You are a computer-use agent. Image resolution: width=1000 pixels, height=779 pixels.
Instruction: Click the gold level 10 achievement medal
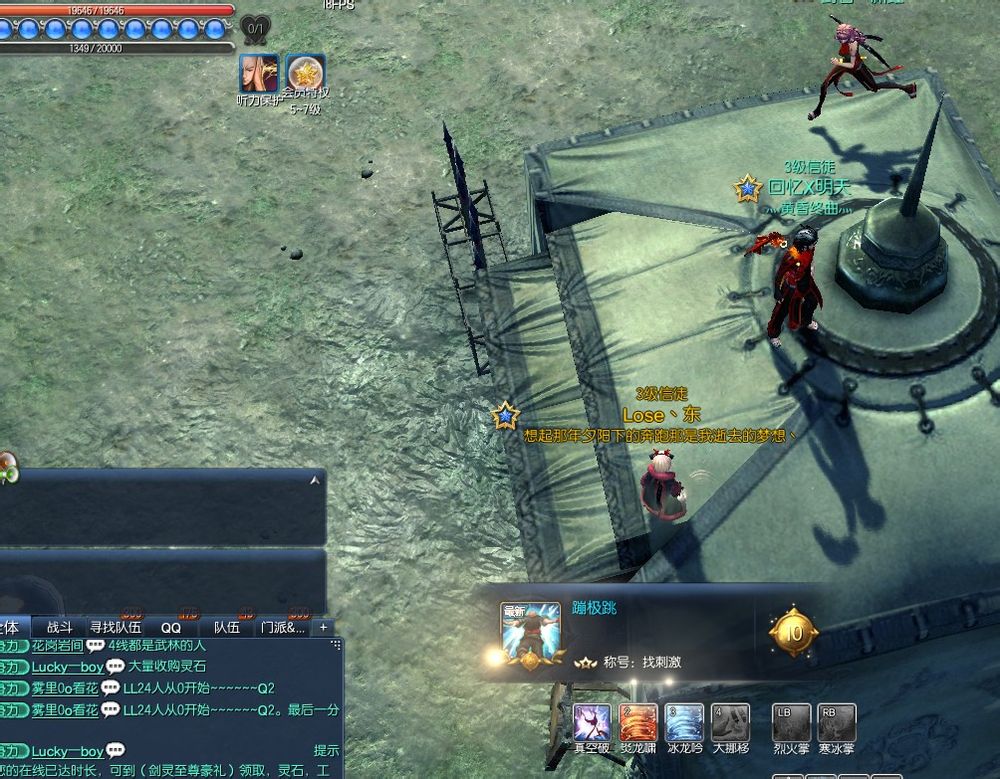[793, 632]
